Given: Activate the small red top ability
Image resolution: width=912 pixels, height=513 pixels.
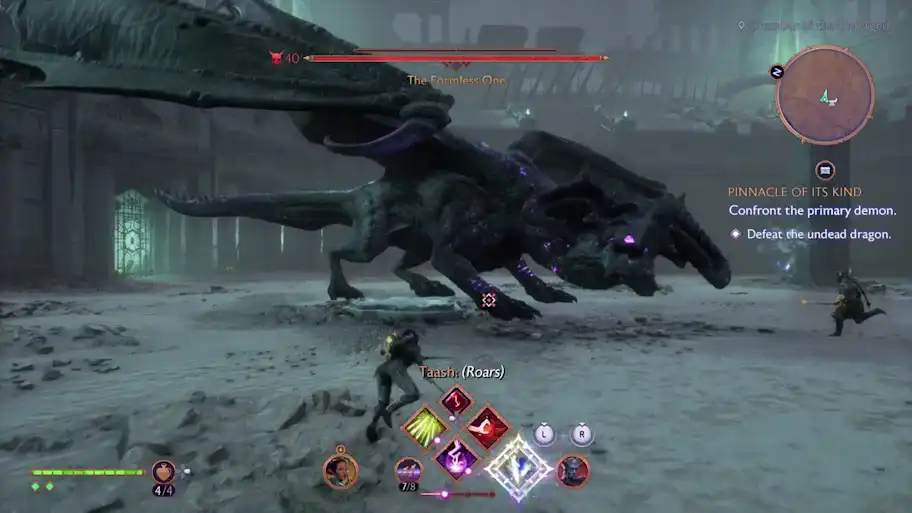Looking at the screenshot, I should click(x=455, y=401).
